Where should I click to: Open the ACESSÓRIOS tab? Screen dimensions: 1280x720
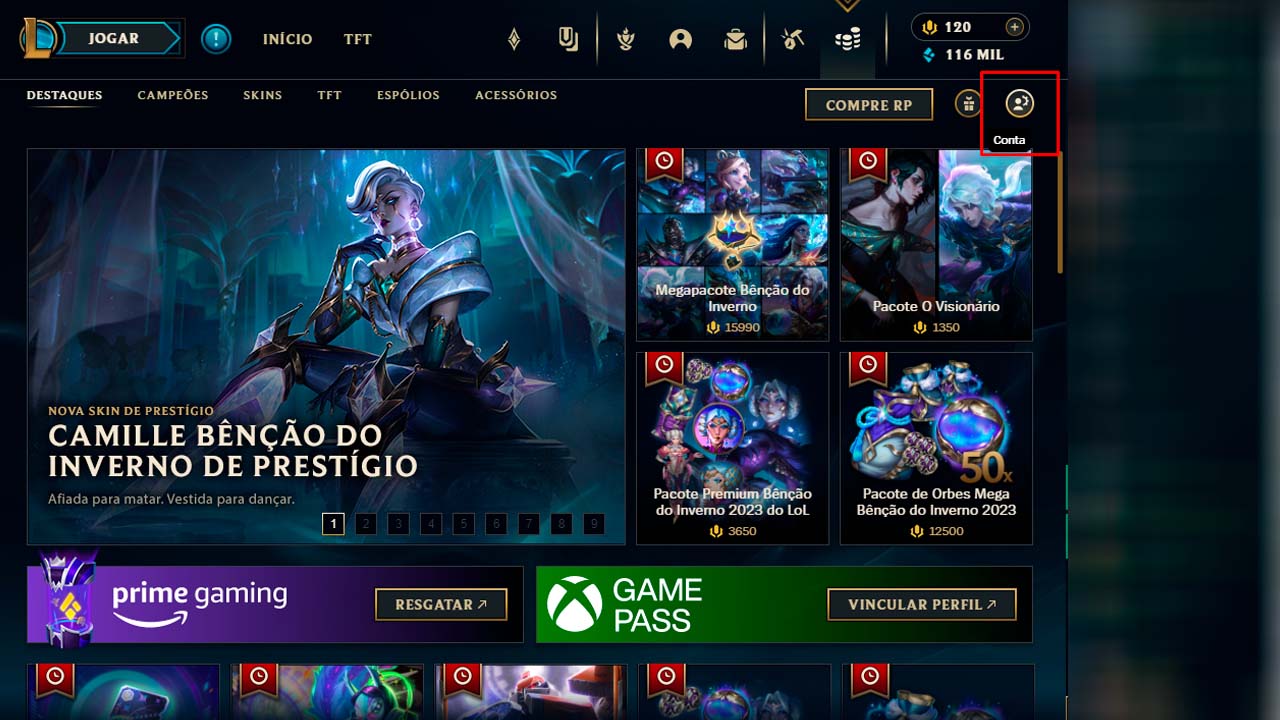516,95
